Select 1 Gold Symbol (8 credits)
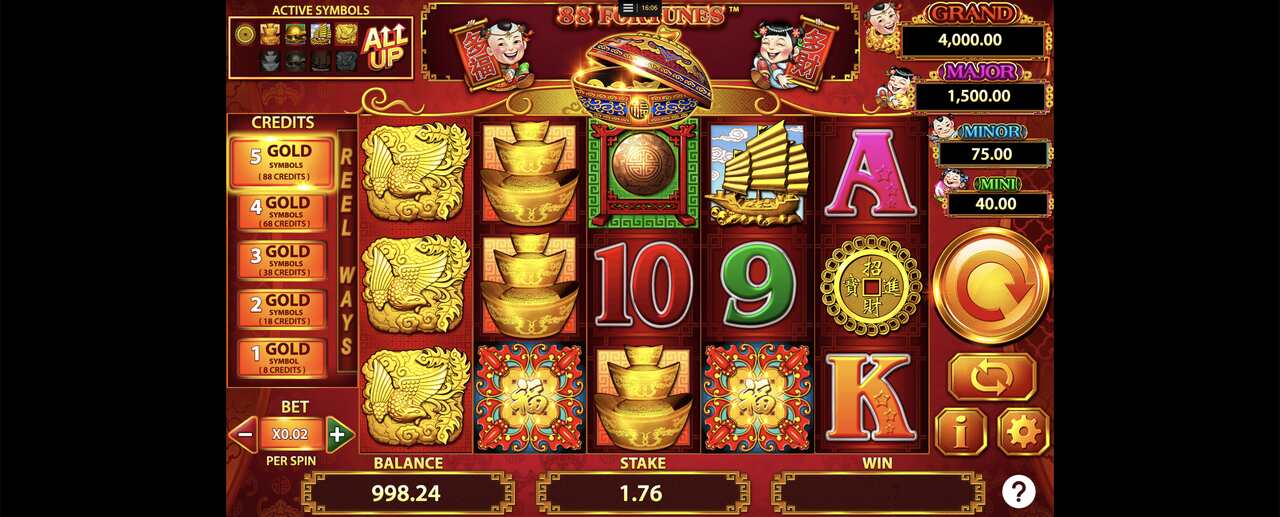The image size is (1280, 517). (282, 357)
